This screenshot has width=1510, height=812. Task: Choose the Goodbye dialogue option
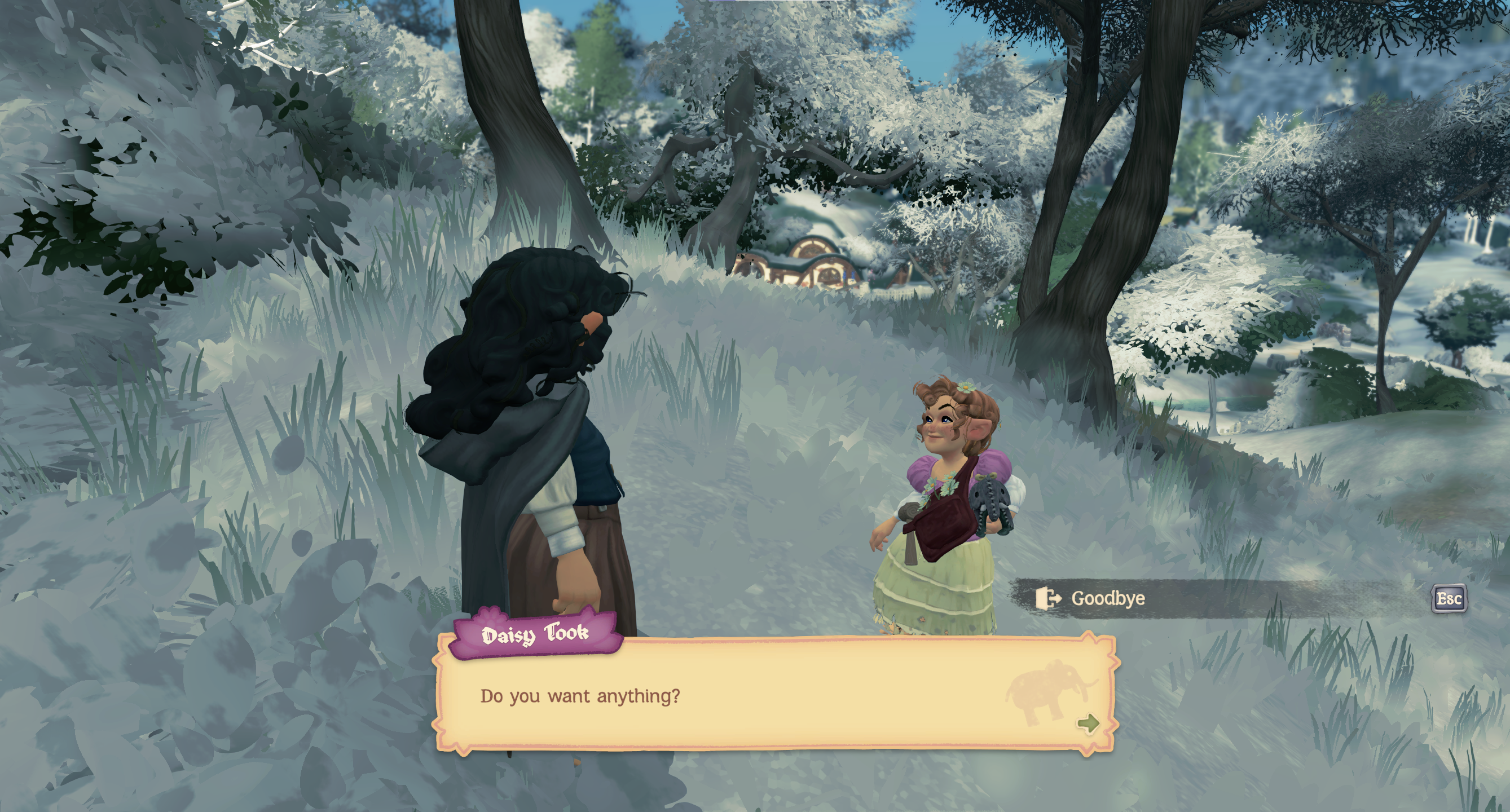[x=1107, y=598]
